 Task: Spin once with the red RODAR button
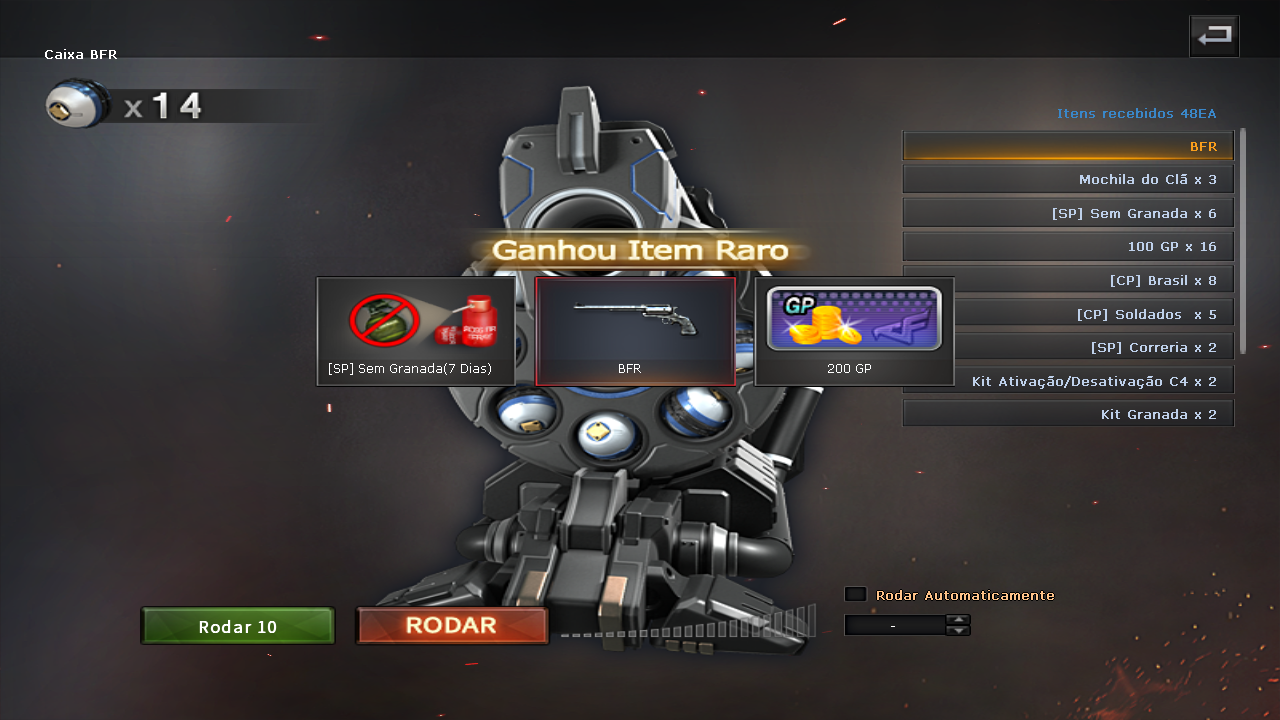[452, 626]
